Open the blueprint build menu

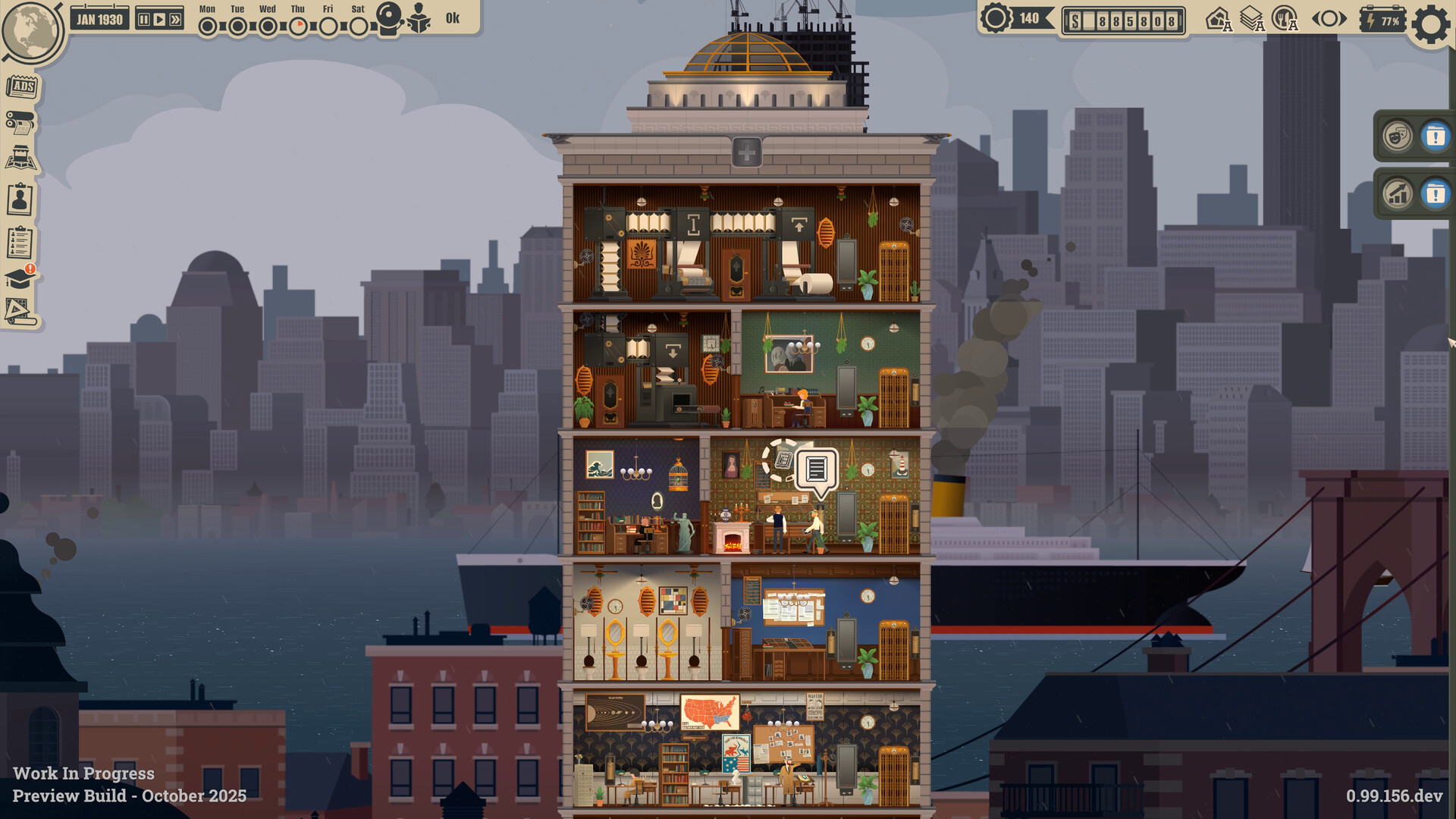pyautogui.click(x=19, y=312)
